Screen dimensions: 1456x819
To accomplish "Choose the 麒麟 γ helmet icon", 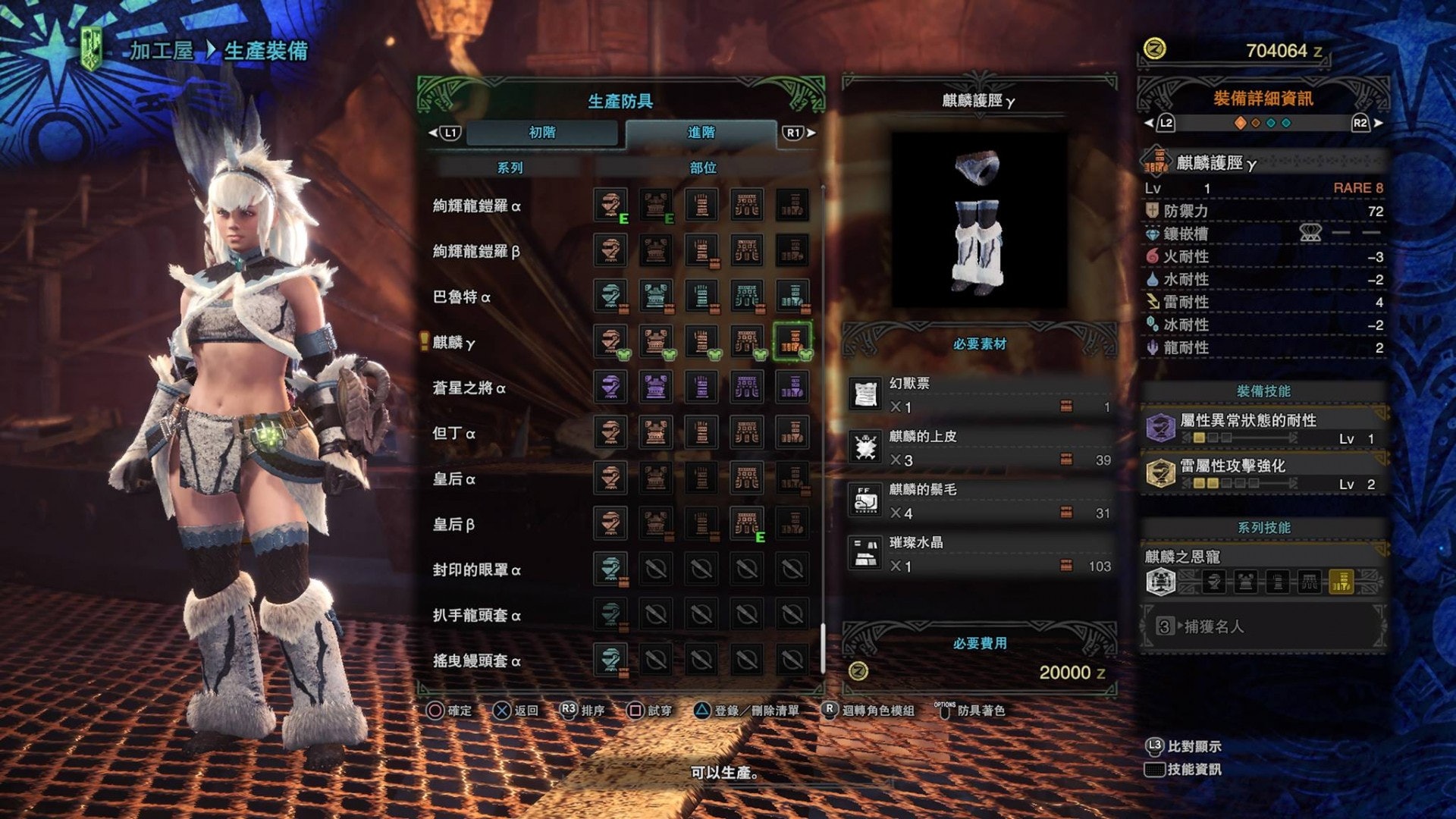I will click(610, 341).
